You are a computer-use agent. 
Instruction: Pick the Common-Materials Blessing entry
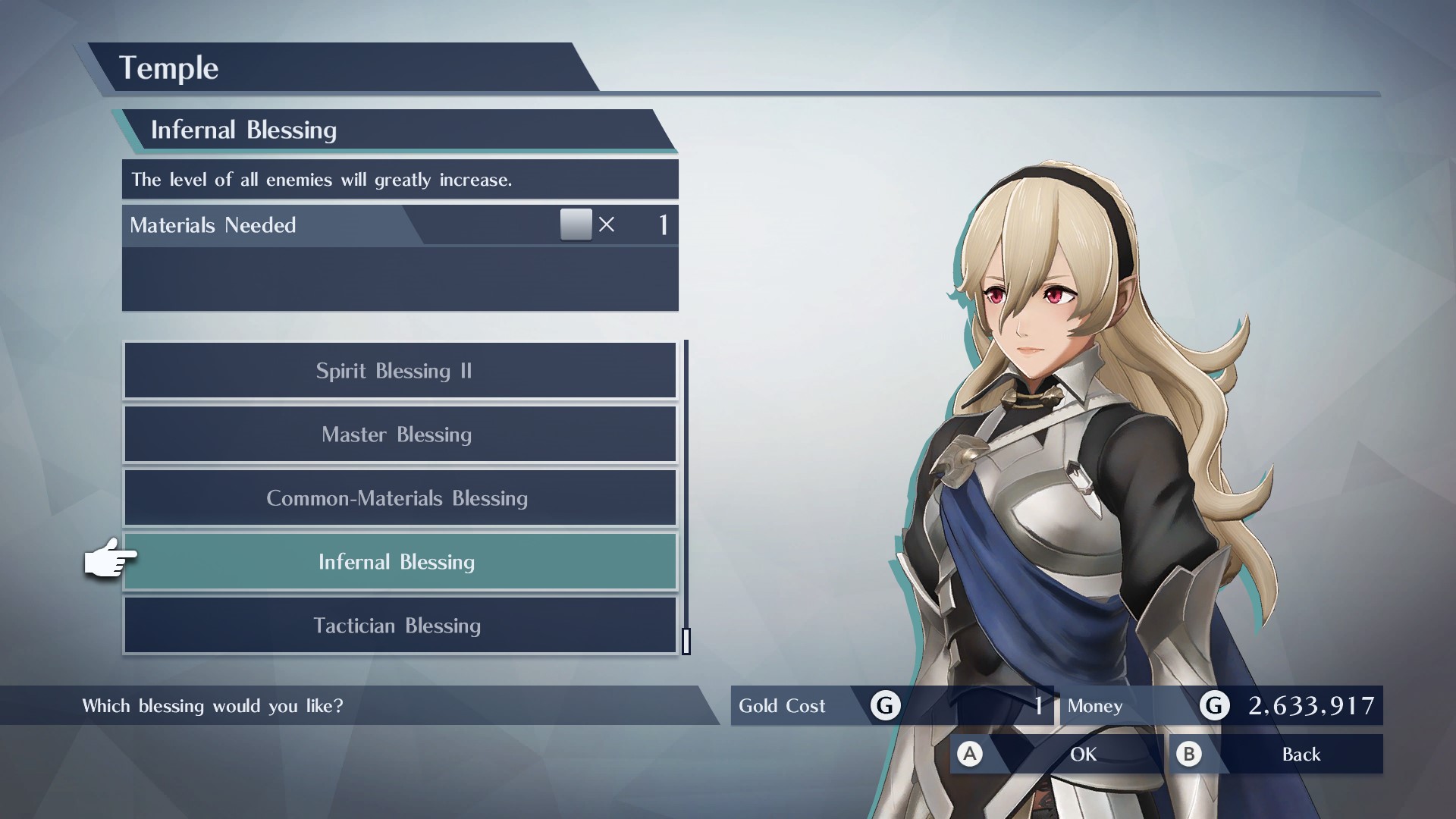click(x=400, y=498)
